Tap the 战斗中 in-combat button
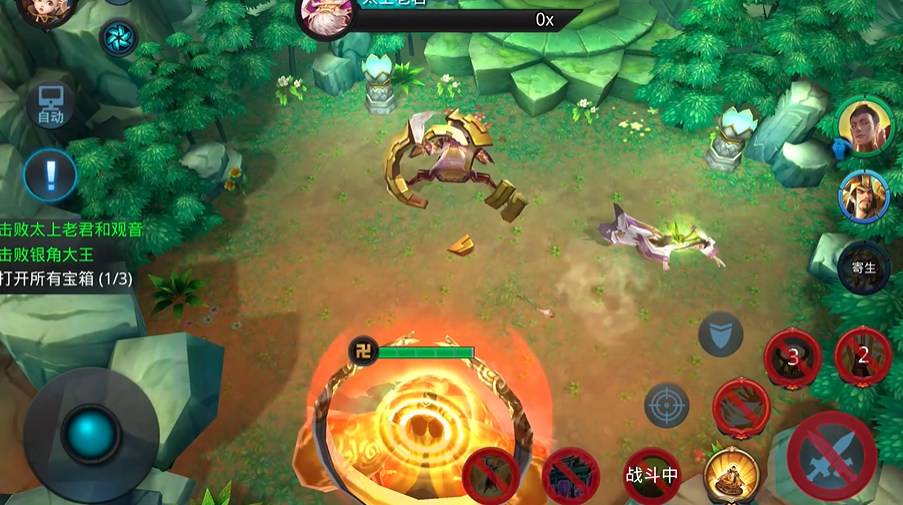Screen dimensions: 903x505 [652, 475]
